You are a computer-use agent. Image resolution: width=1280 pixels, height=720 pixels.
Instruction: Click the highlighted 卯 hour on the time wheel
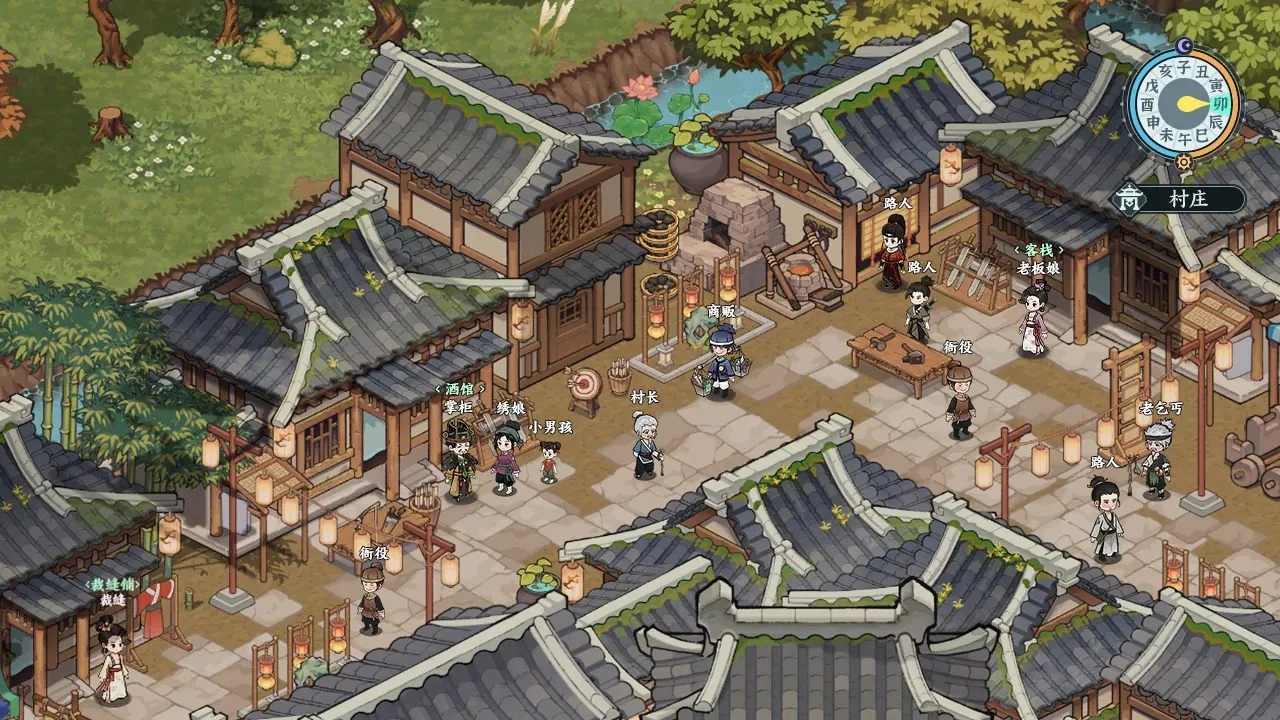[1218, 104]
